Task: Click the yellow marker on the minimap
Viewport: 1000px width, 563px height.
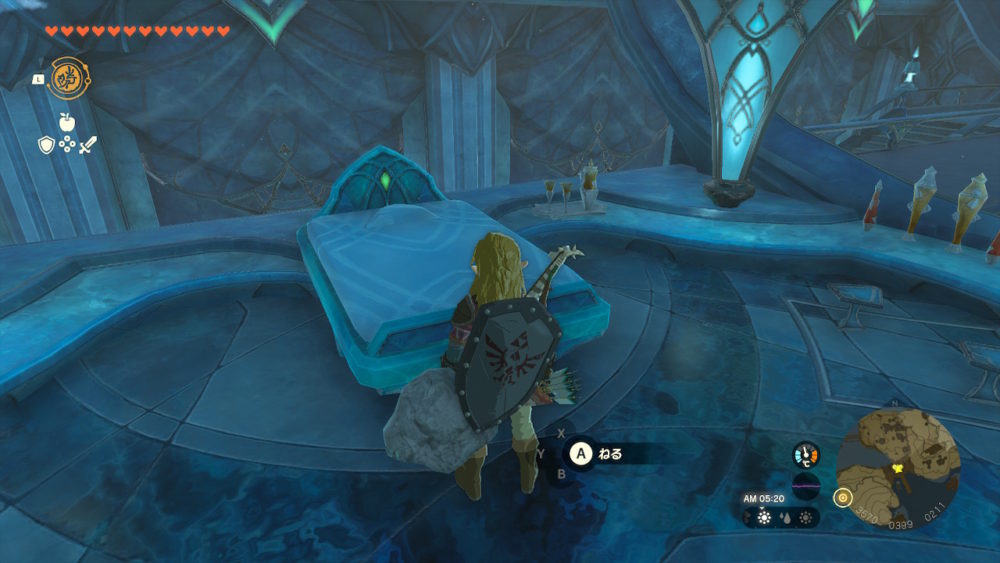Action: click(898, 466)
